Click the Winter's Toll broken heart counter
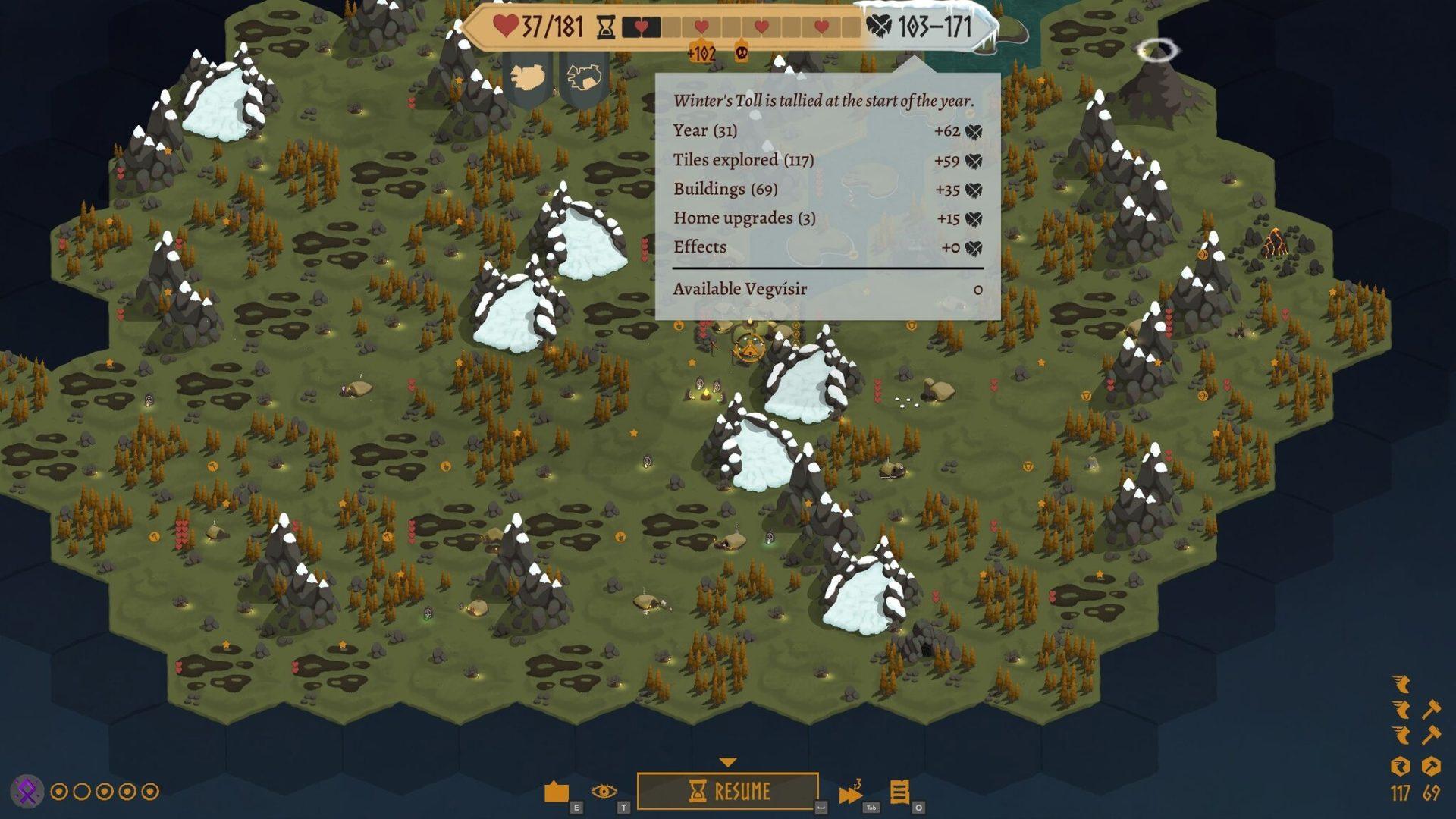 coord(920,27)
